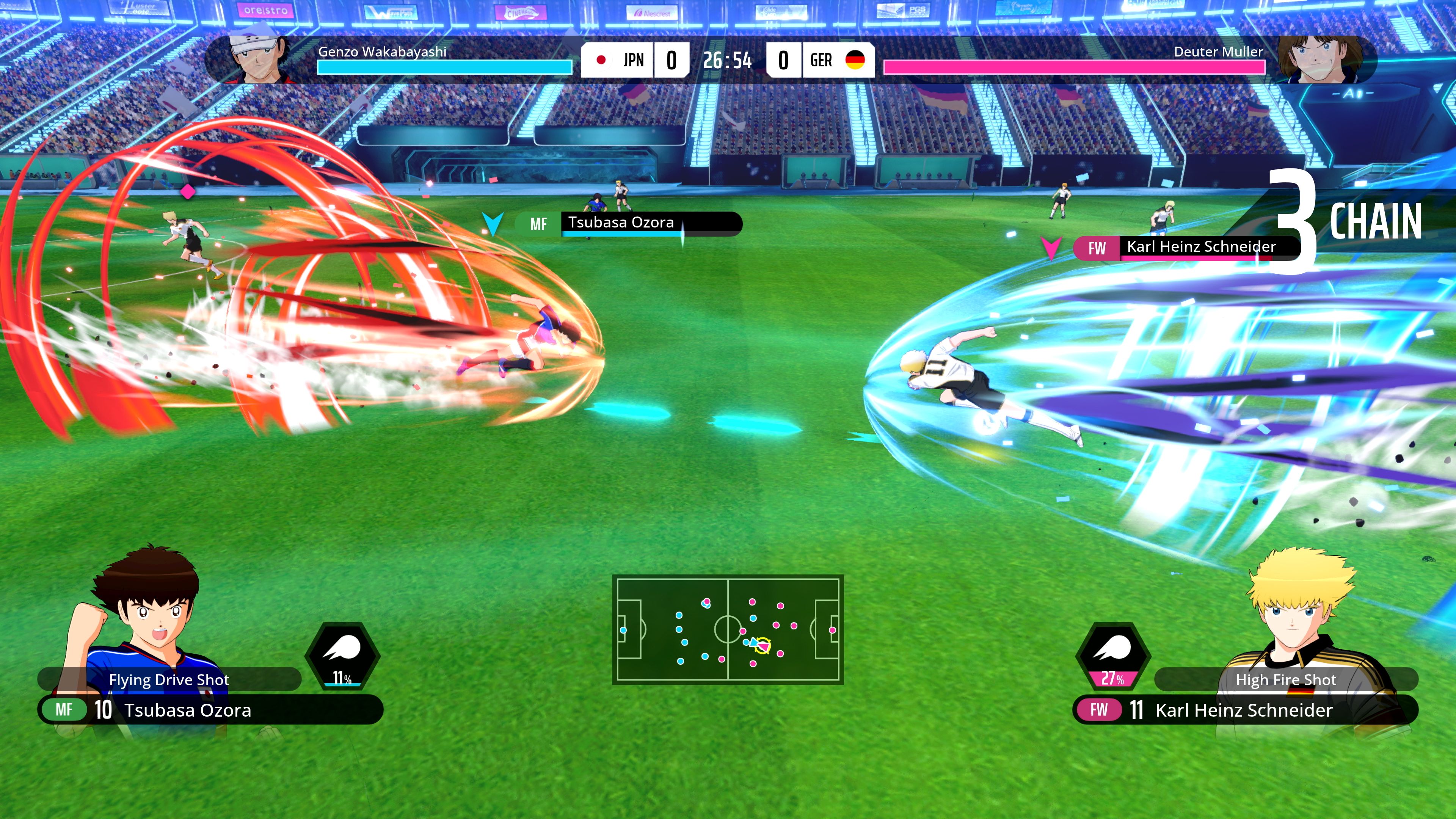1456x819 pixels.
Task: Select Karl Heinz Schneider's shot gauge icon
Action: [x=1112, y=656]
